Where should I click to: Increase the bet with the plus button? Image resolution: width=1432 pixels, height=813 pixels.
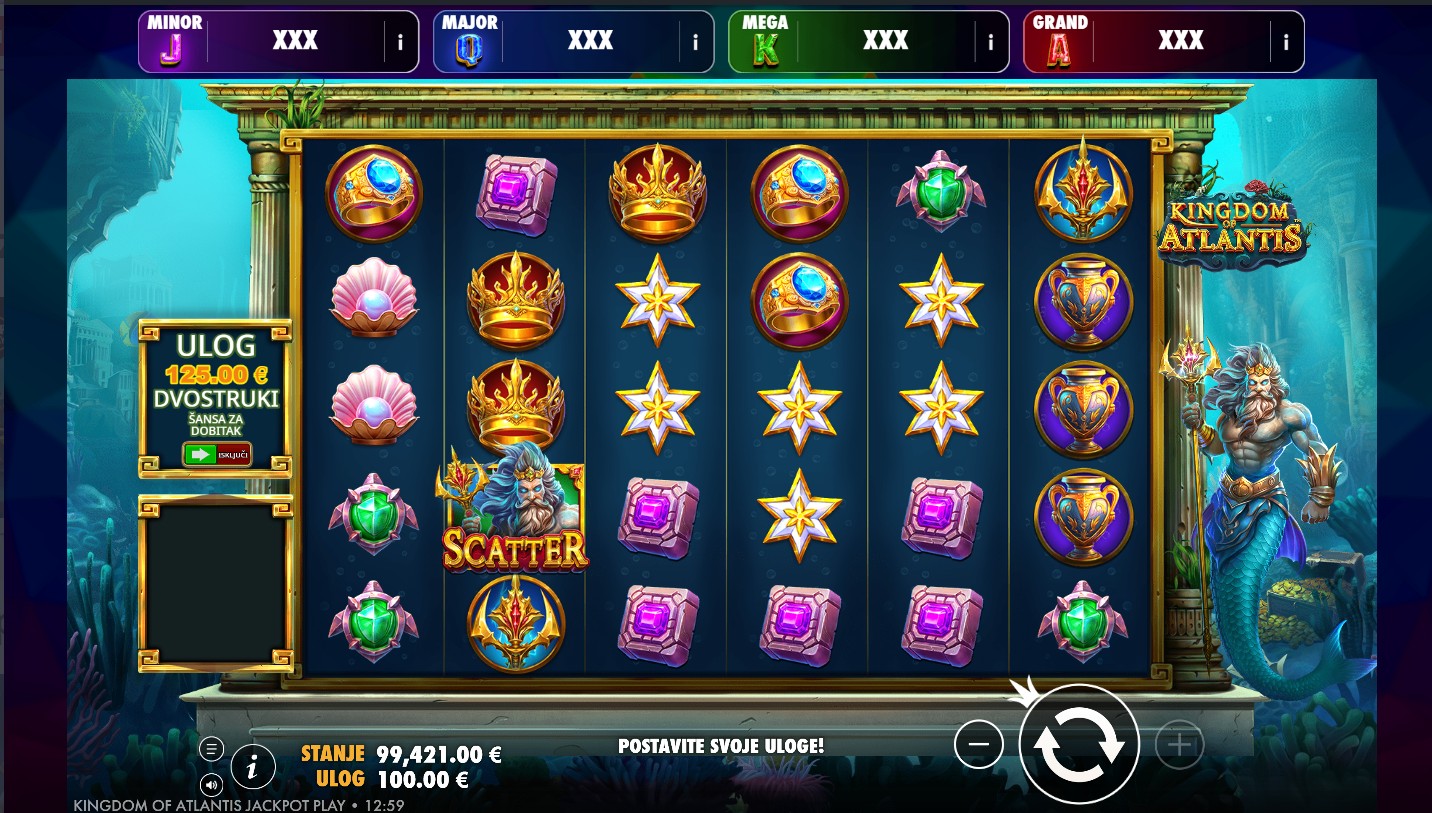pos(1179,745)
